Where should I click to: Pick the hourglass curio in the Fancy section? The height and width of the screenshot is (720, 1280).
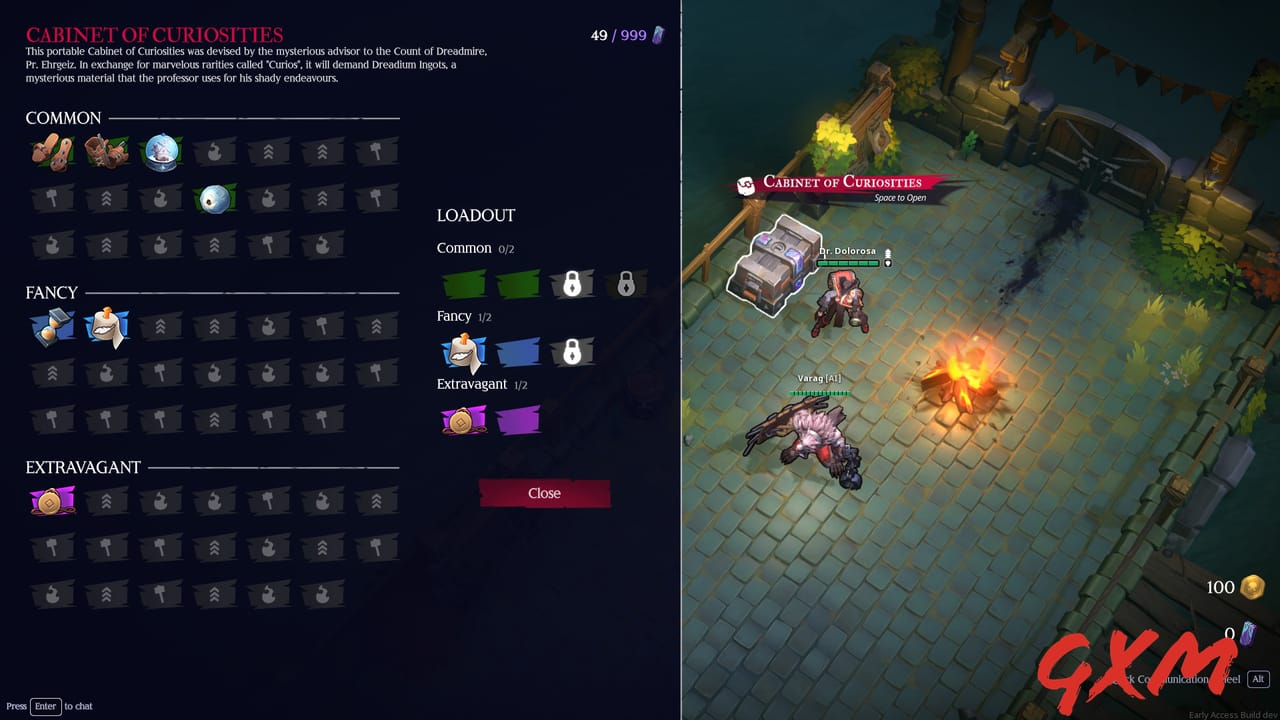click(52, 326)
